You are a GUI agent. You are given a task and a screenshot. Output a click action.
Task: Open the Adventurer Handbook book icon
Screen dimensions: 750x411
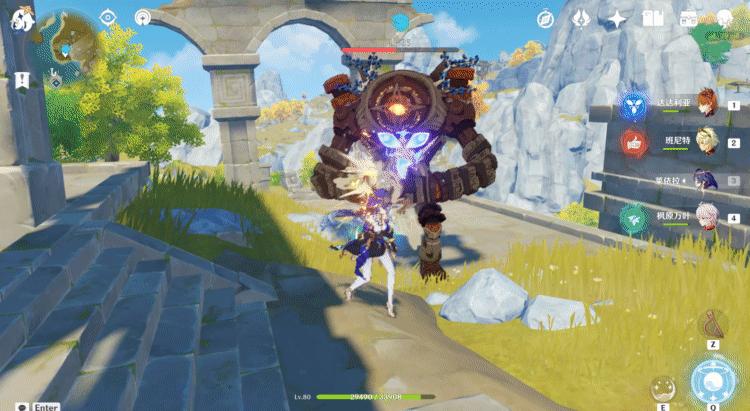653,19
